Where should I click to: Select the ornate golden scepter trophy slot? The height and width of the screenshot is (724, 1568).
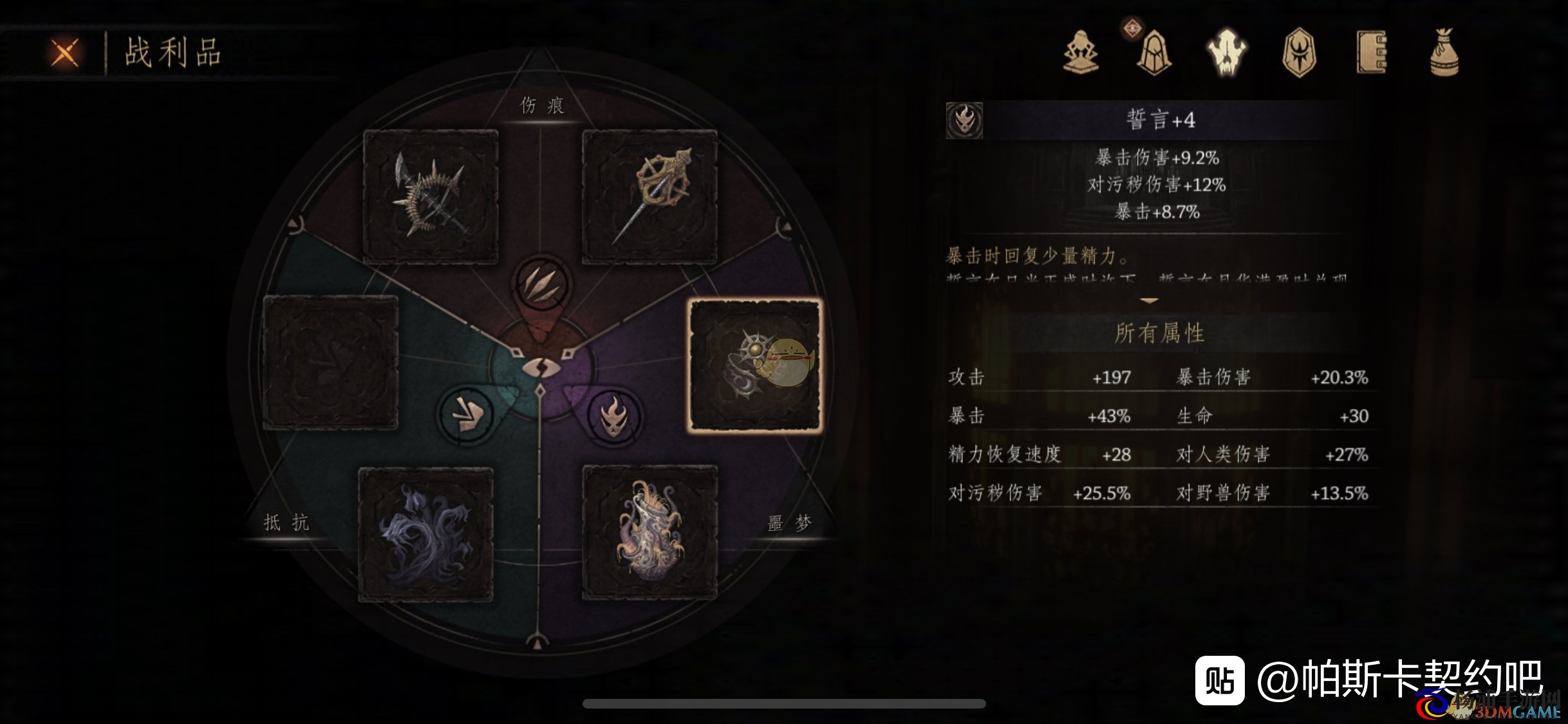pyautogui.click(x=649, y=196)
